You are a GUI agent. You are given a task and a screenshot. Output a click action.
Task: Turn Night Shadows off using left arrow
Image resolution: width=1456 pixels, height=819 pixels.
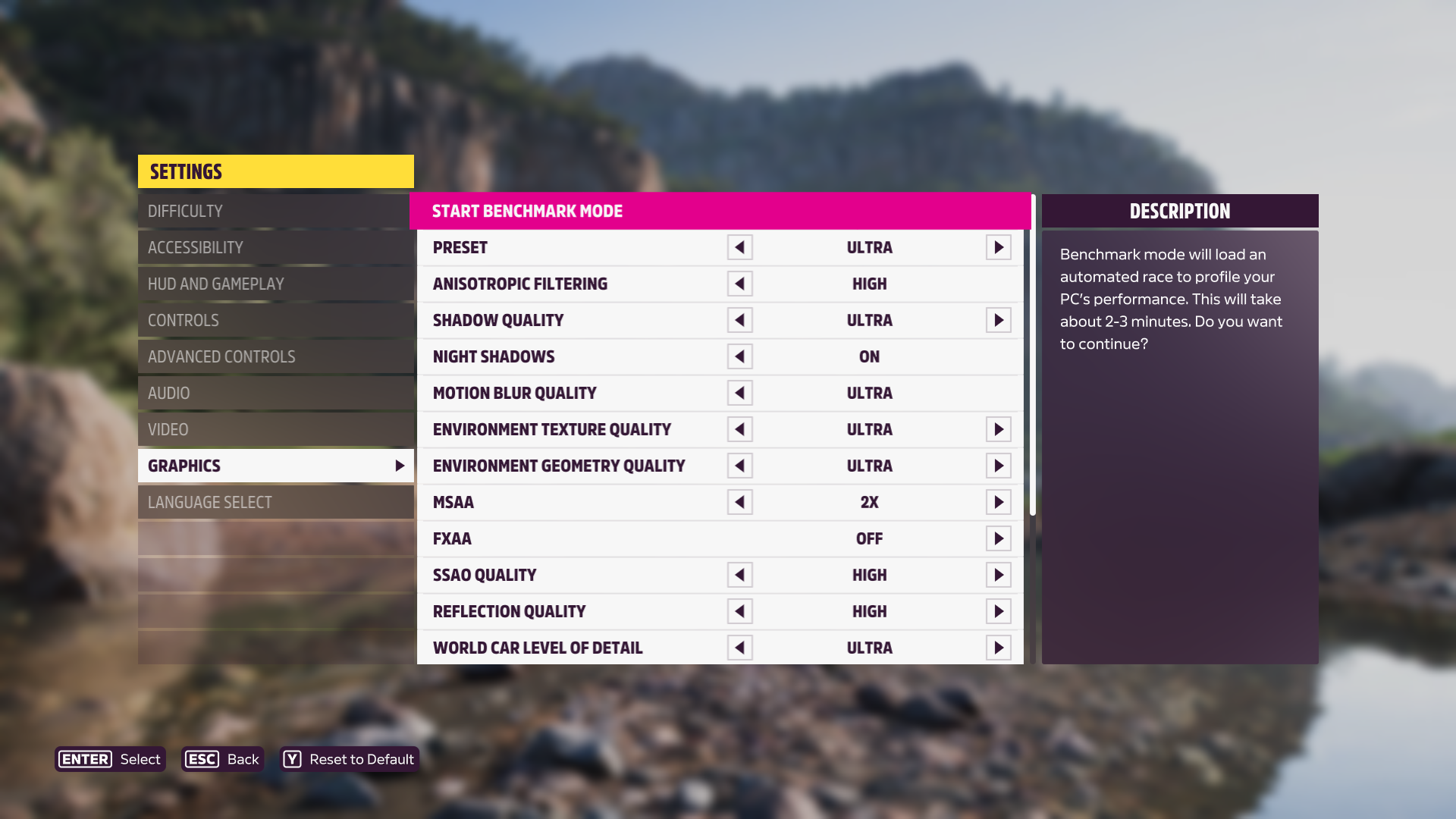point(739,356)
